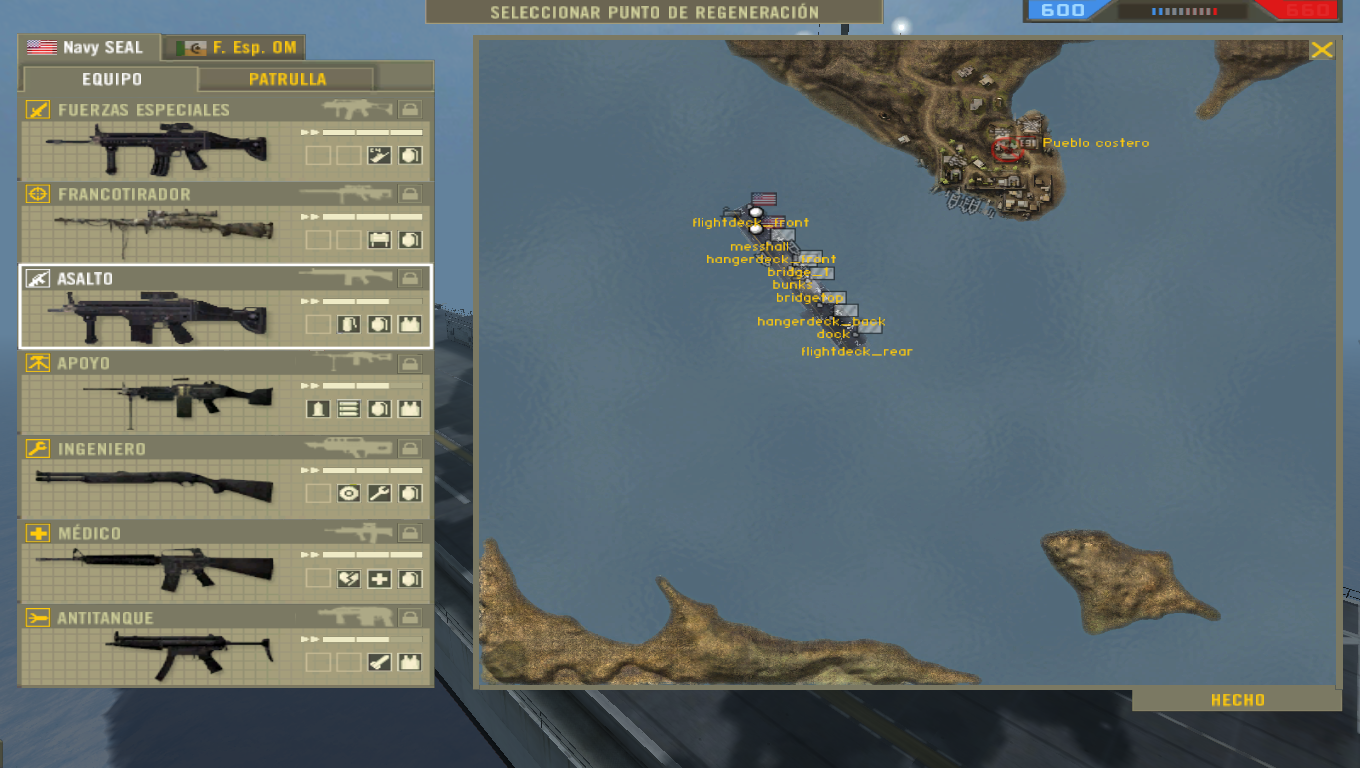The width and height of the screenshot is (1360, 768).
Task: Select the claymore icon in Francotirador kit
Action: [x=379, y=239]
